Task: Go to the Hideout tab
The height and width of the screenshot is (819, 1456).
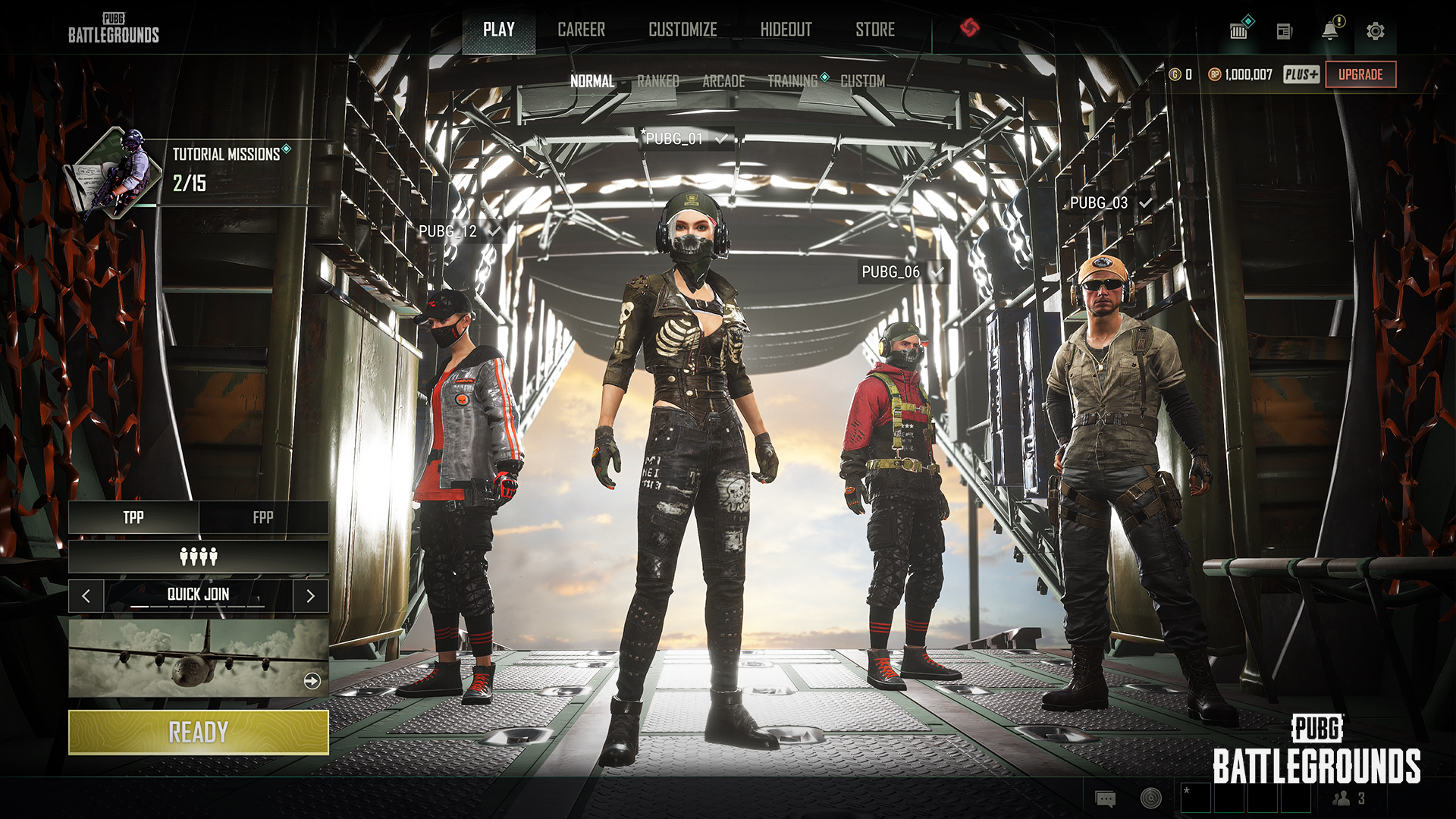Action: pyautogui.click(x=786, y=30)
